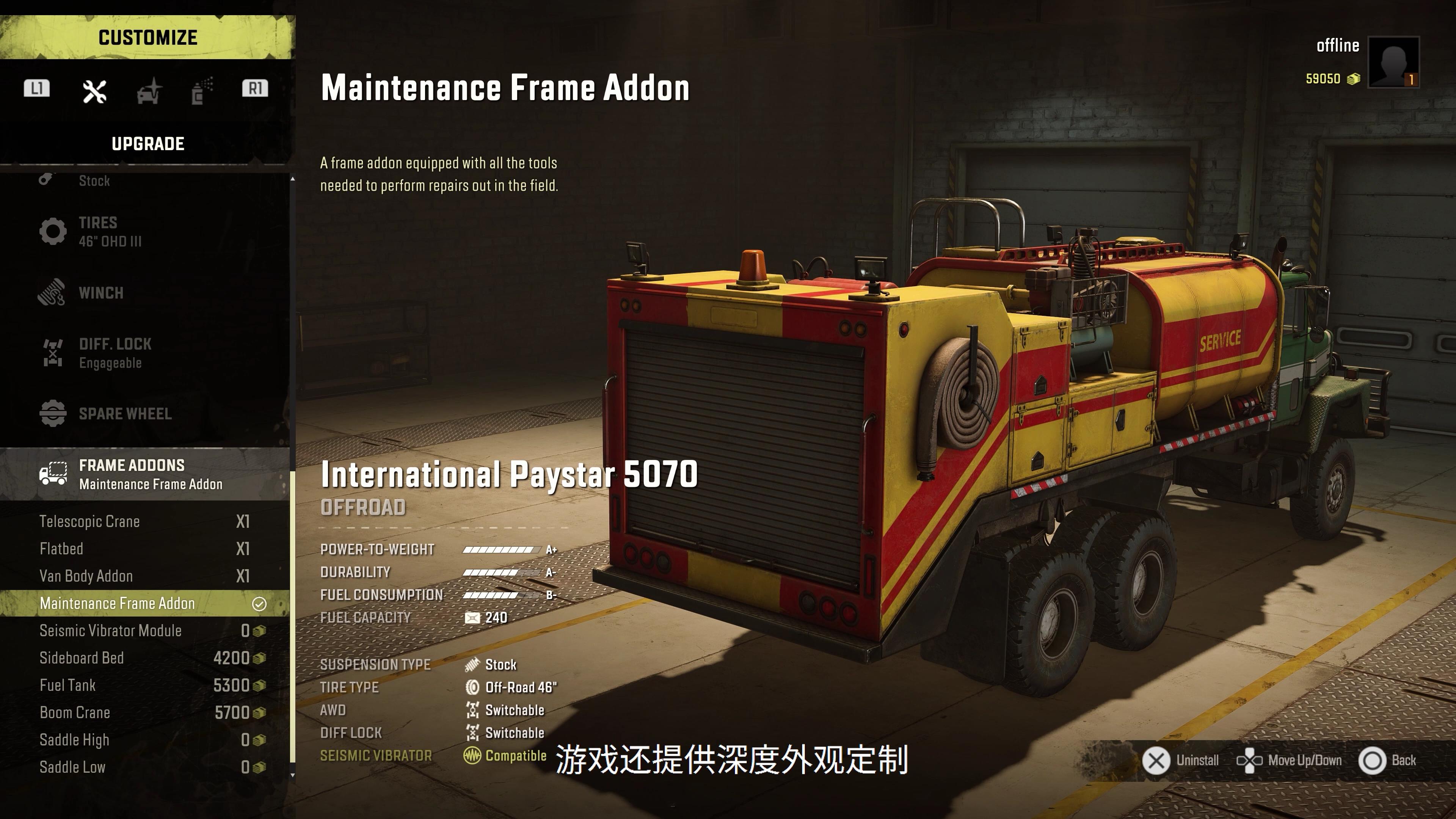Choose the Saddle High addon
This screenshot has width=1456, height=819.
(x=145, y=740)
